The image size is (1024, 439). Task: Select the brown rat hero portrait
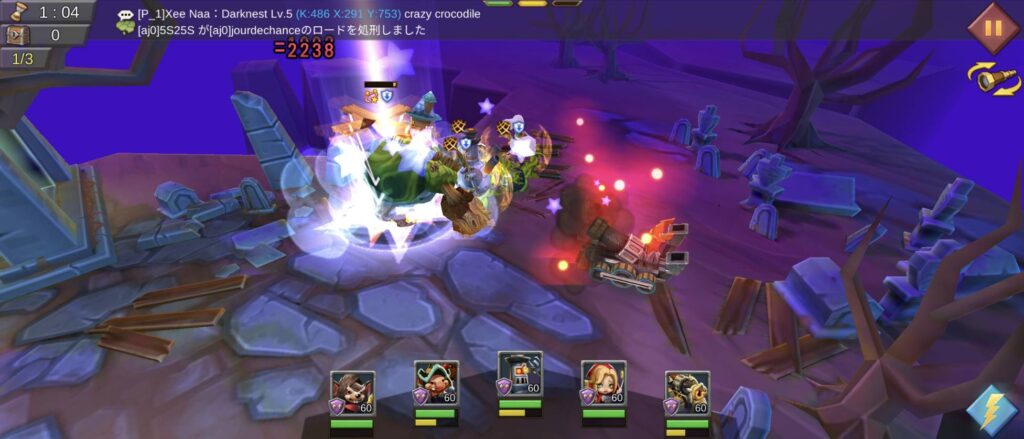tap(352, 392)
